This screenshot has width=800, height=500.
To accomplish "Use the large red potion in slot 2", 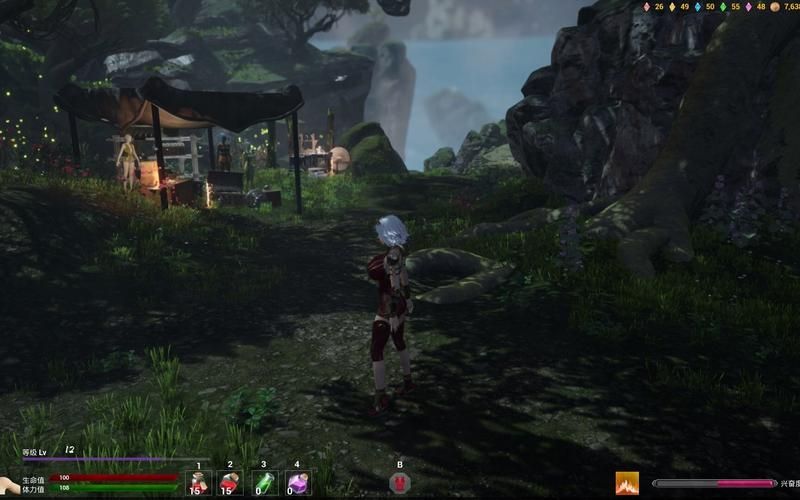I will click(230, 483).
